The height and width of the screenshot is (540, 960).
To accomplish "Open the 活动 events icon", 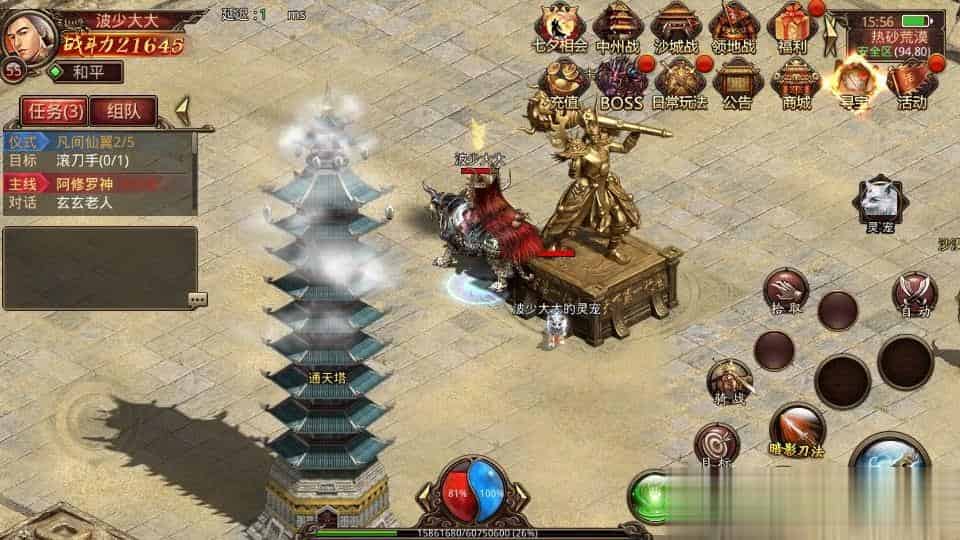I will [x=911, y=80].
